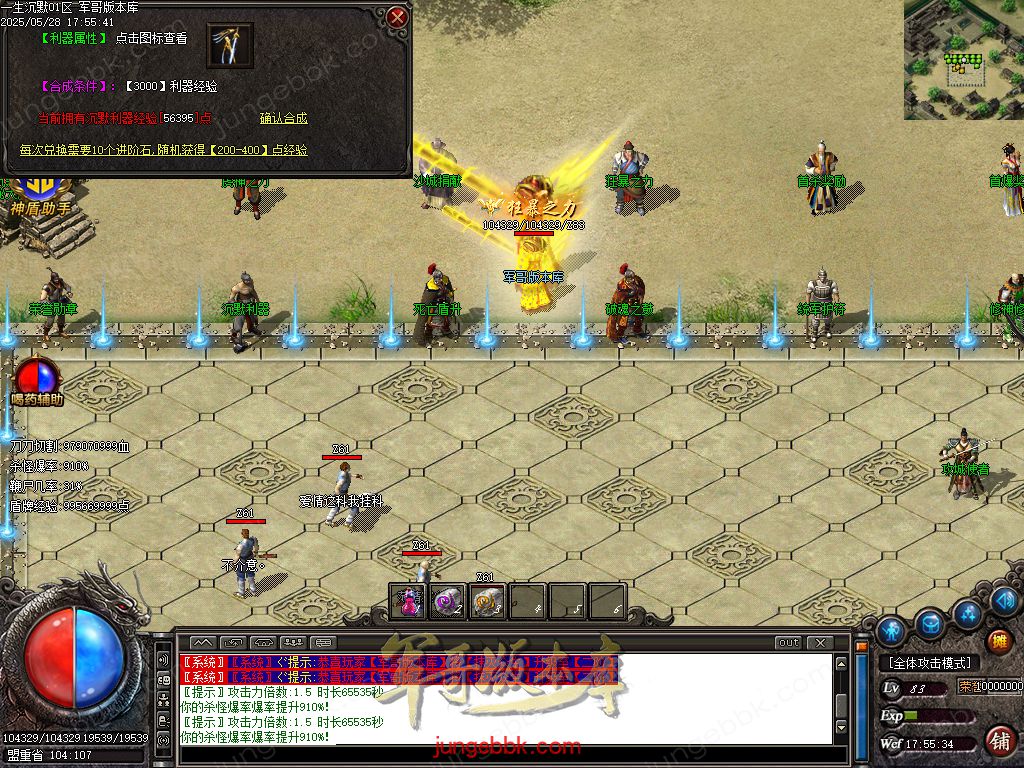Click the chat panel 'out' button
The height and width of the screenshot is (768, 1024).
[x=788, y=642]
